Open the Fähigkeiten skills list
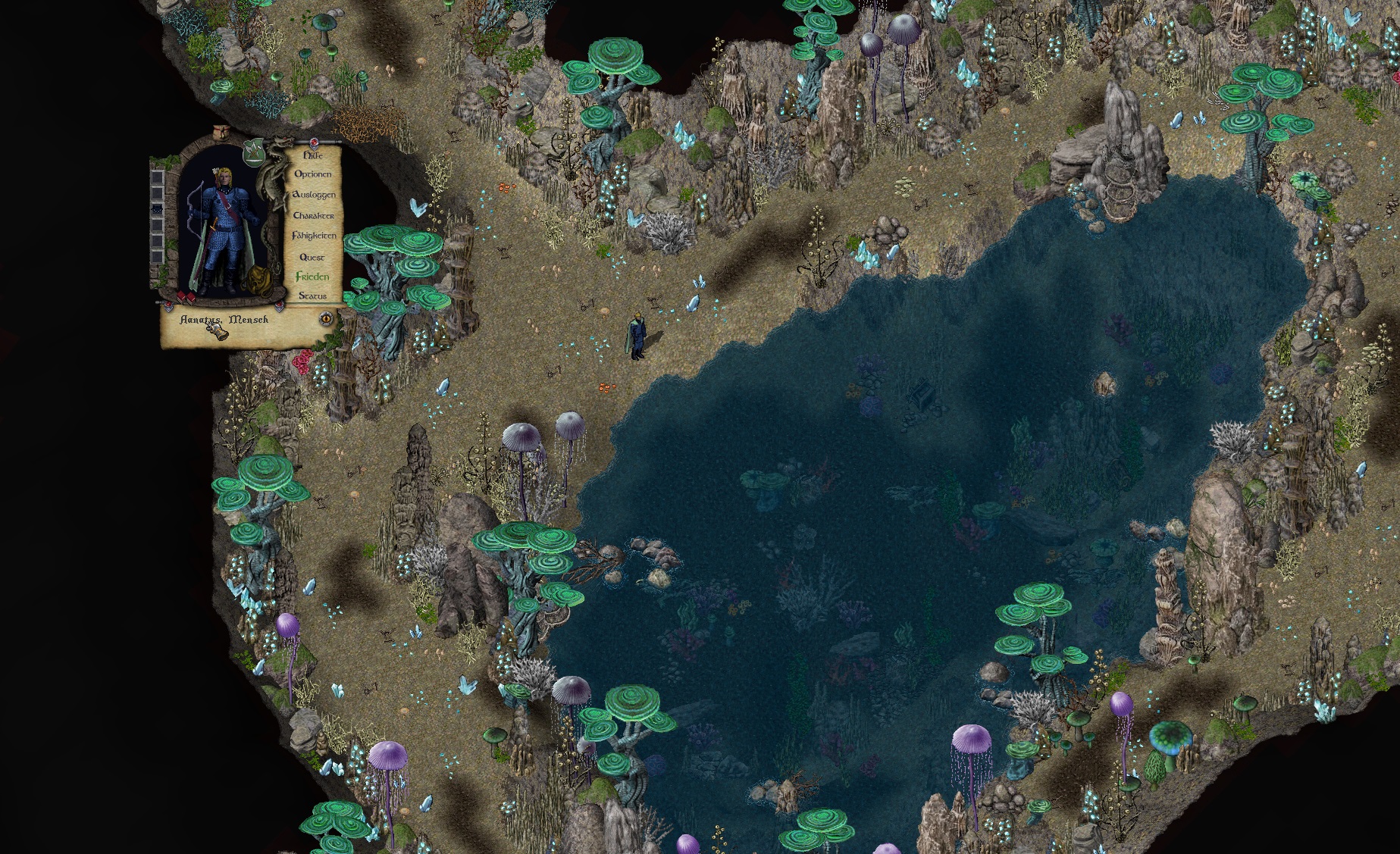1400x854 pixels. pos(313,236)
